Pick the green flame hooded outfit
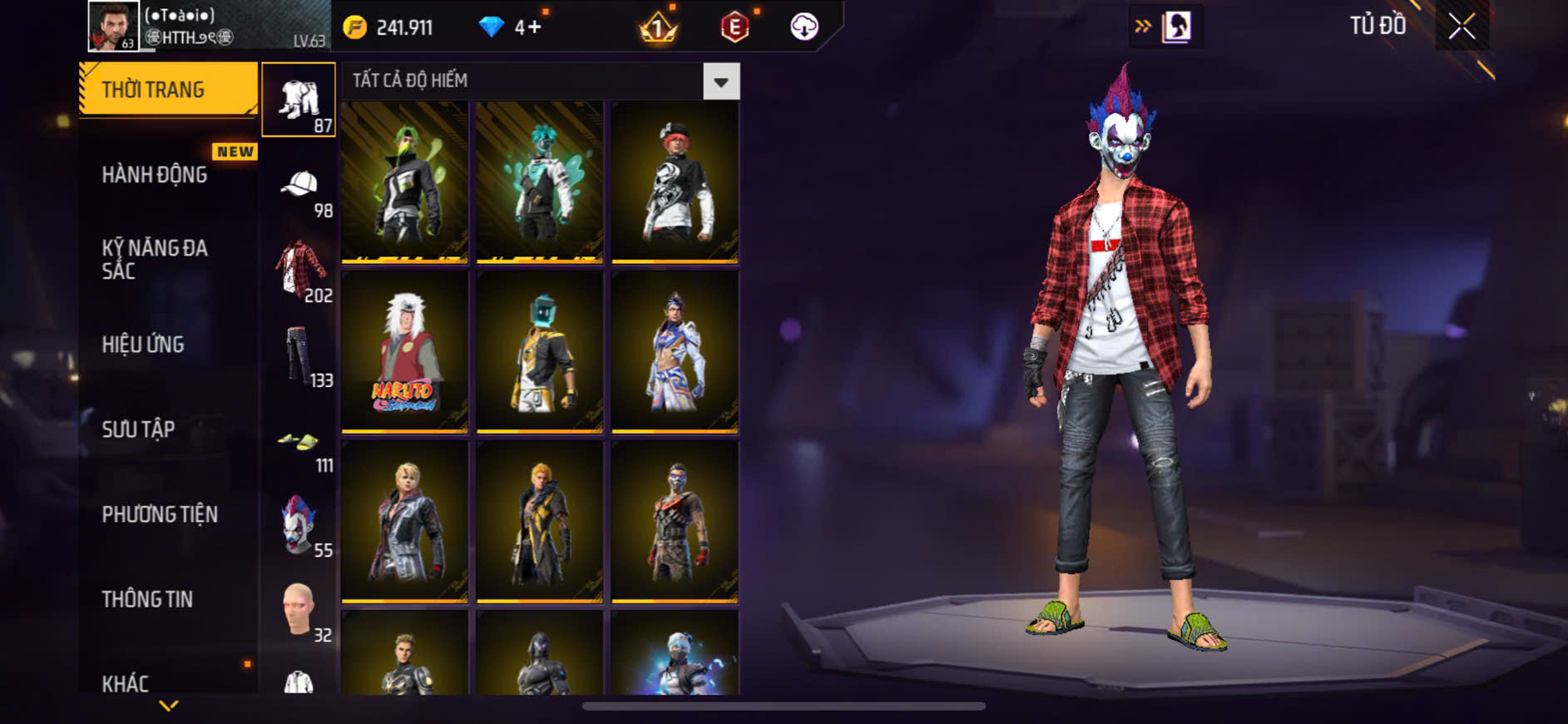The height and width of the screenshot is (724, 1568). pos(404,181)
